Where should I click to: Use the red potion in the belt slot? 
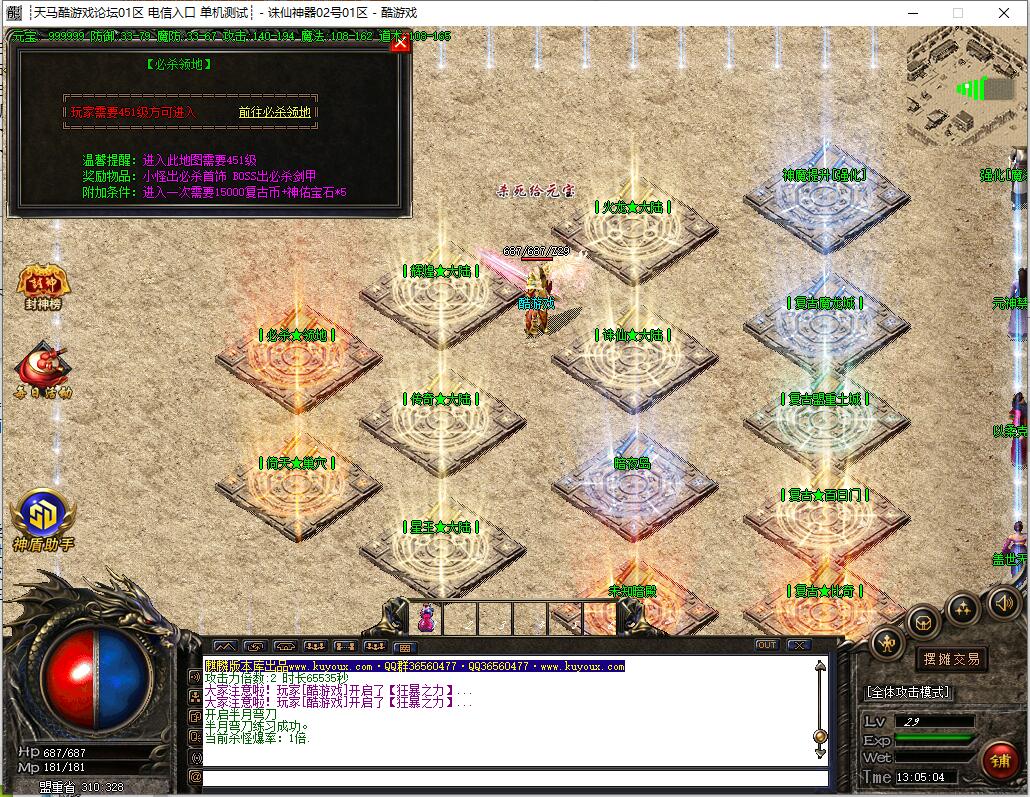pyautogui.click(x=427, y=619)
